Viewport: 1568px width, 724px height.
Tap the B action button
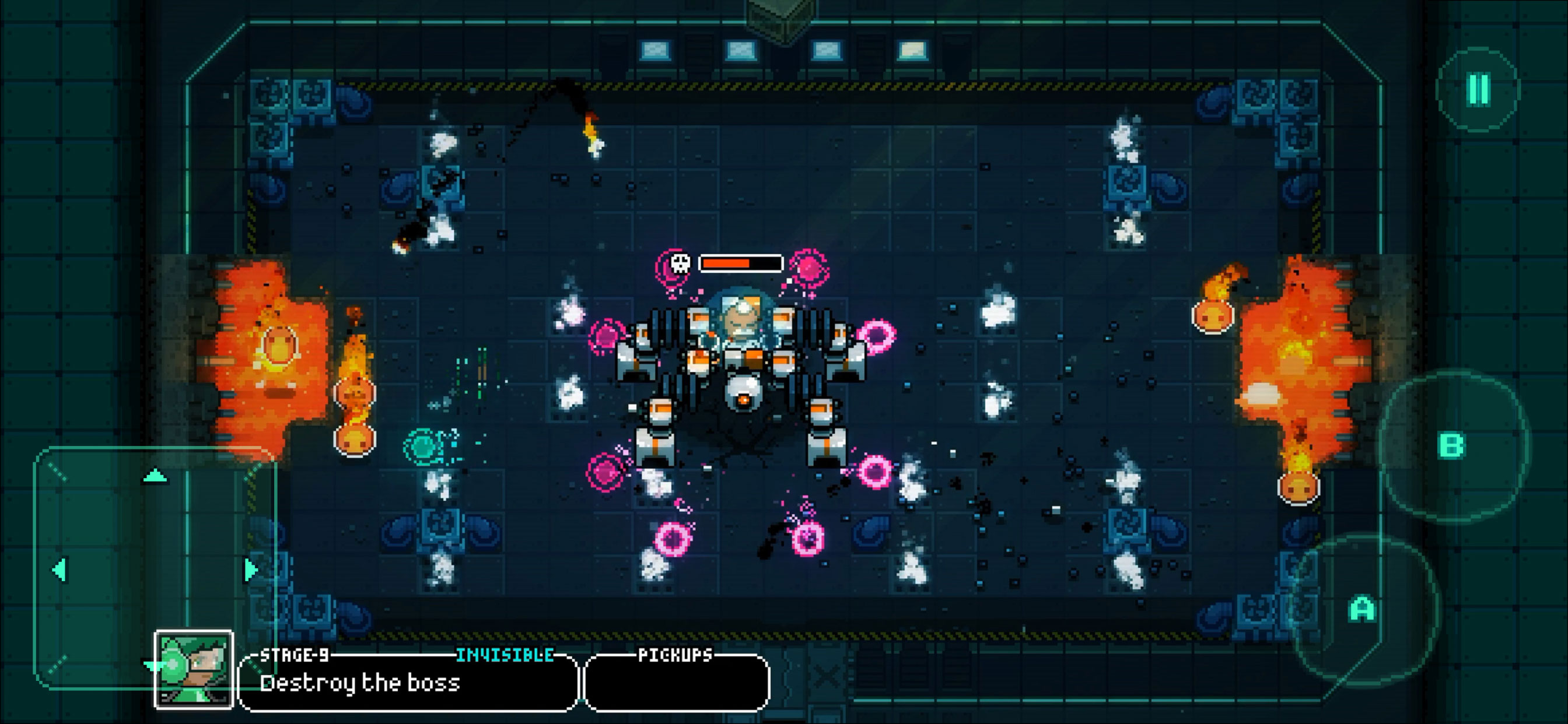pyautogui.click(x=1452, y=446)
